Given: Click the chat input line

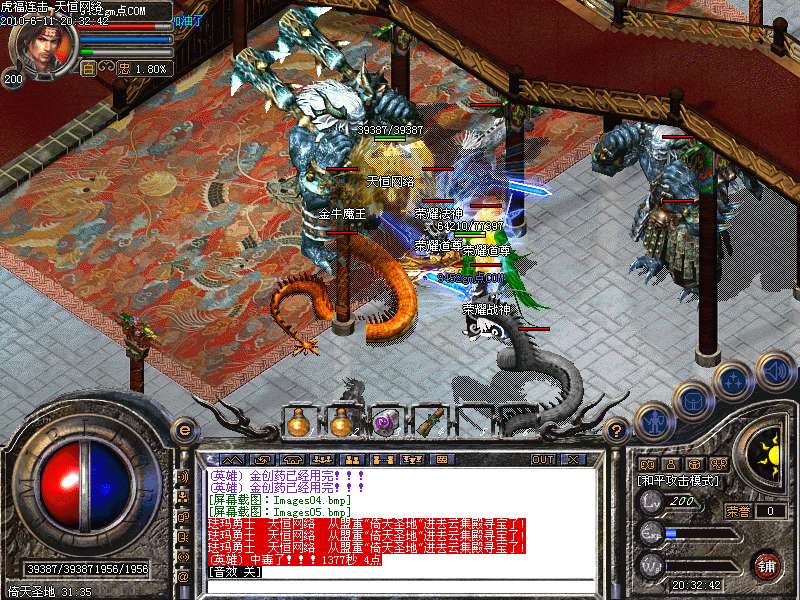Looking at the screenshot, I should click(x=400, y=587).
